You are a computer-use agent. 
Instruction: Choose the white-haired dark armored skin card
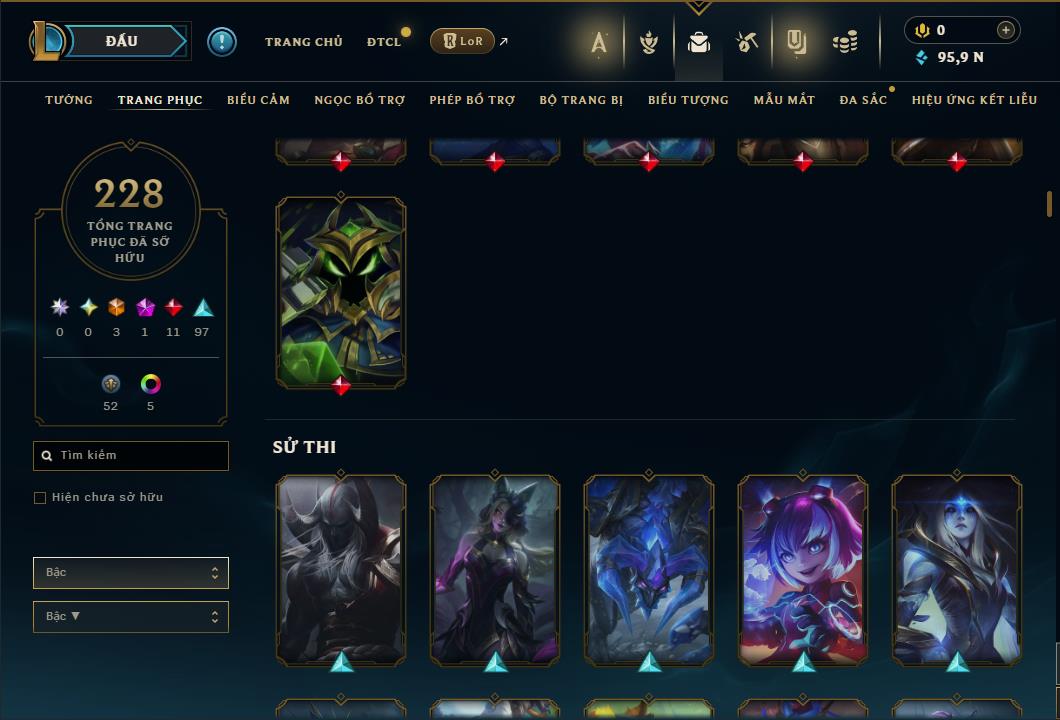[x=341, y=568]
